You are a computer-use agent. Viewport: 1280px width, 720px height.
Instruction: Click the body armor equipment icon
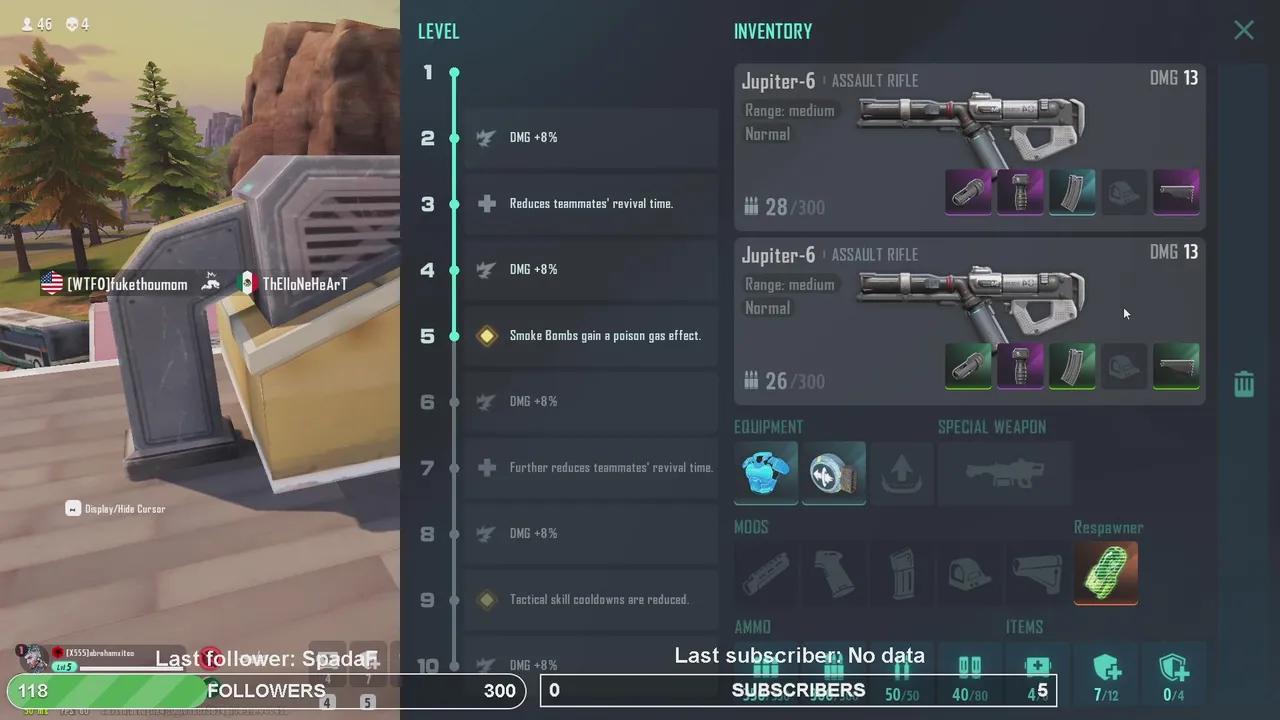point(765,472)
